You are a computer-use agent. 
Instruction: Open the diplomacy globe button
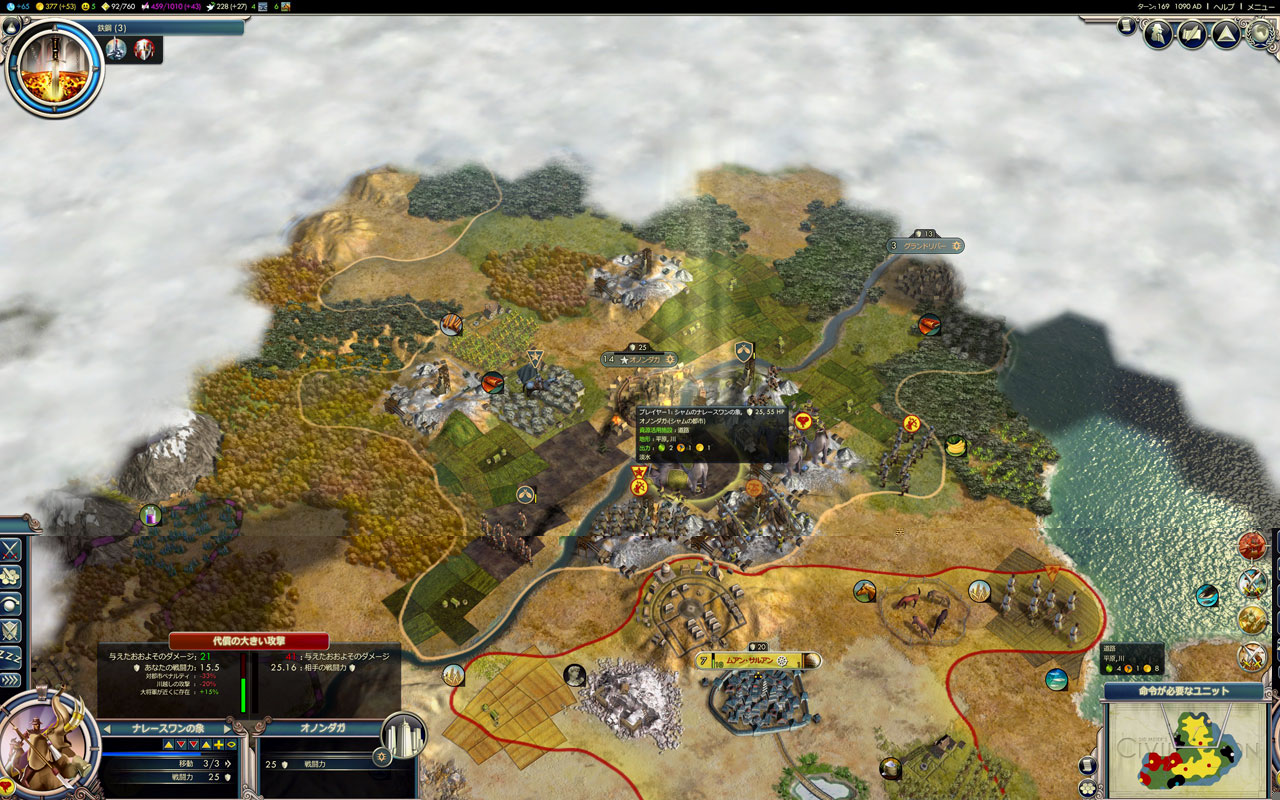click(x=1261, y=35)
